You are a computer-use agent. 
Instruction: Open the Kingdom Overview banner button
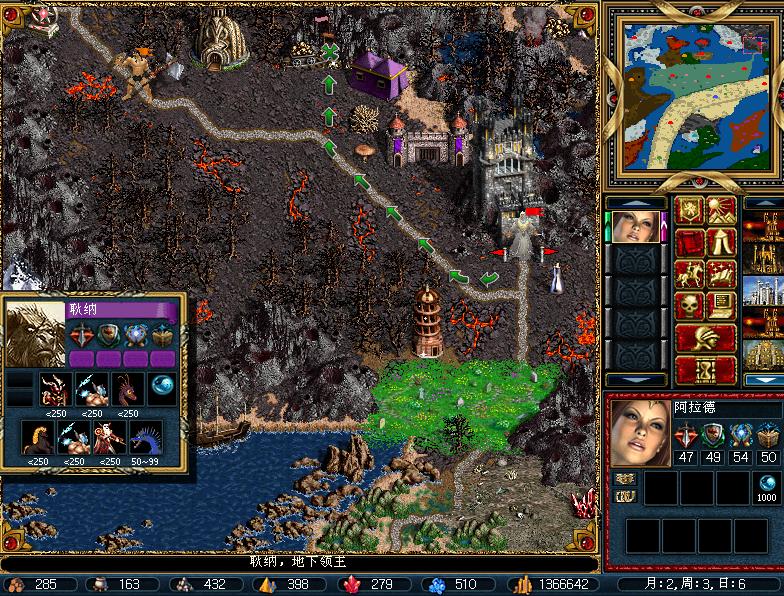pos(690,211)
